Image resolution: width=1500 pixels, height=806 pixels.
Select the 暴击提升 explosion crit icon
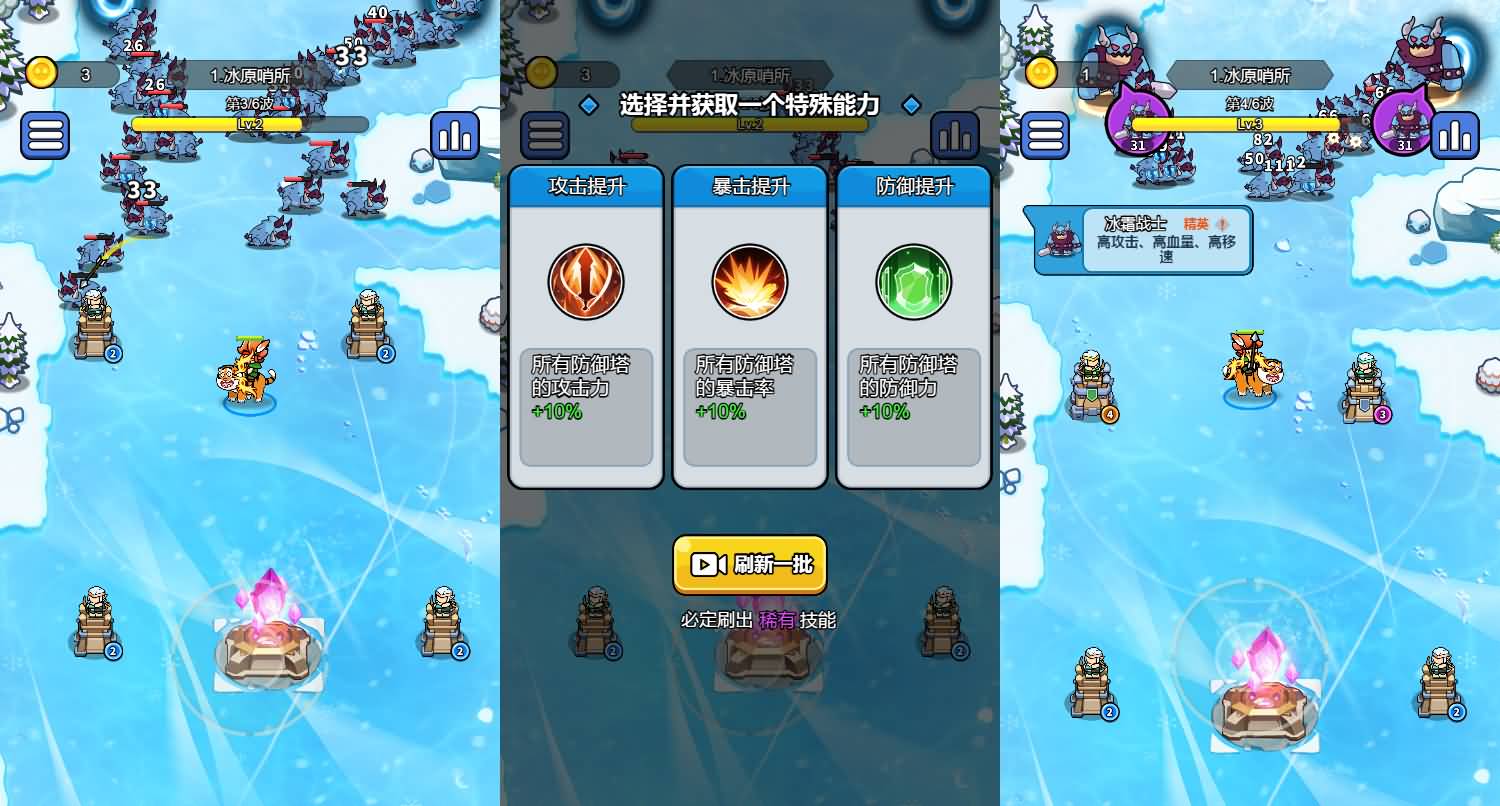(x=750, y=282)
